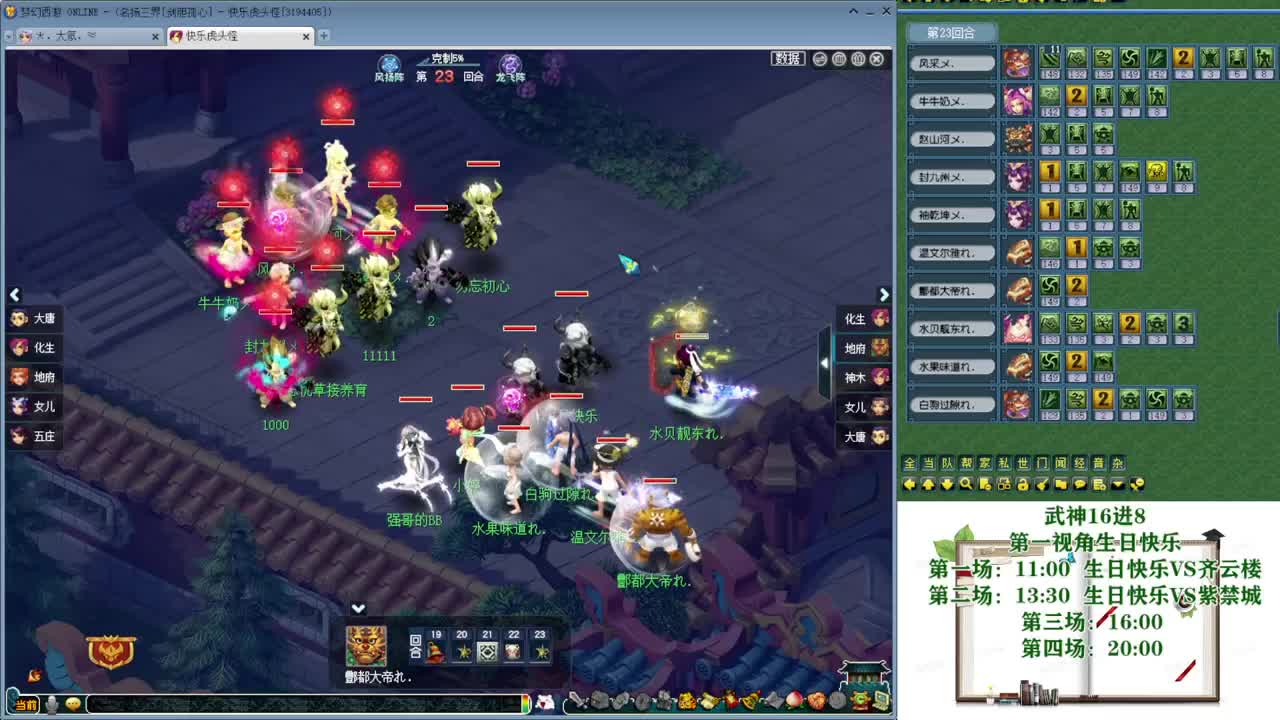Expand the left chevron on the battlefield edge

[x=15, y=295]
